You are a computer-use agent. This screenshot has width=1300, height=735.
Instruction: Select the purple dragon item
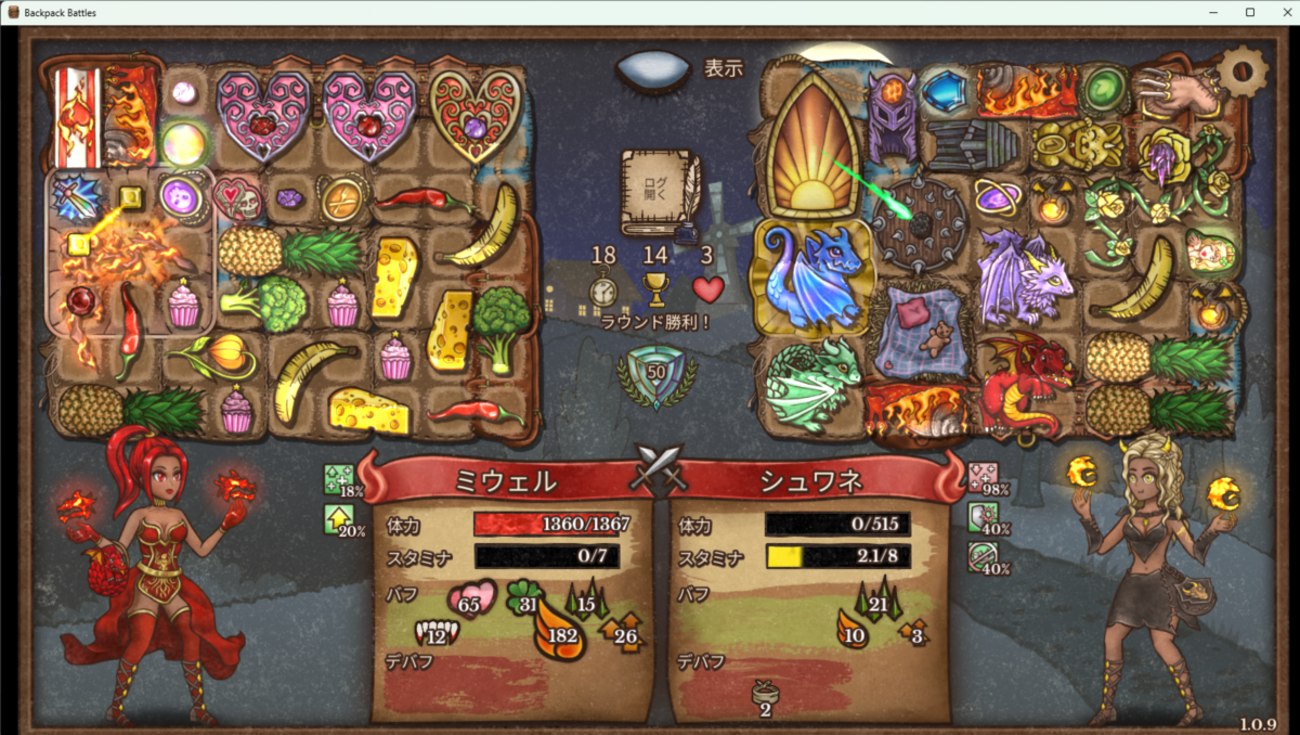click(x=1023, y=269)
